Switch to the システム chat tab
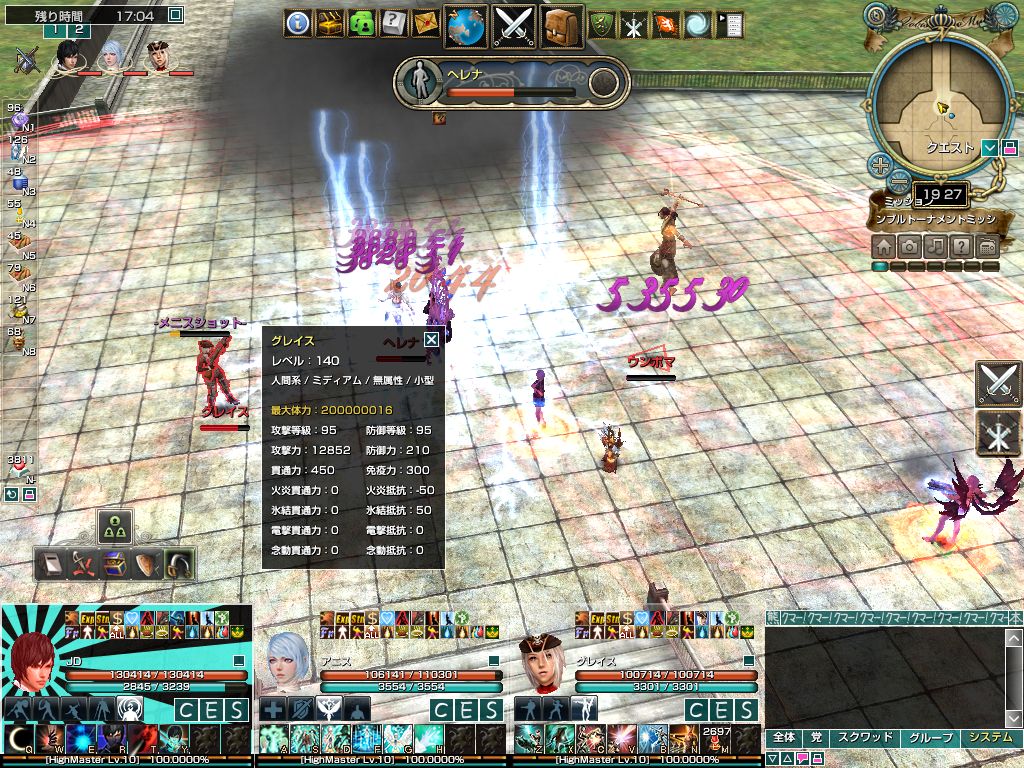Image resolution: width=1024 pixels, height=768 pixels. click(989, 737)
